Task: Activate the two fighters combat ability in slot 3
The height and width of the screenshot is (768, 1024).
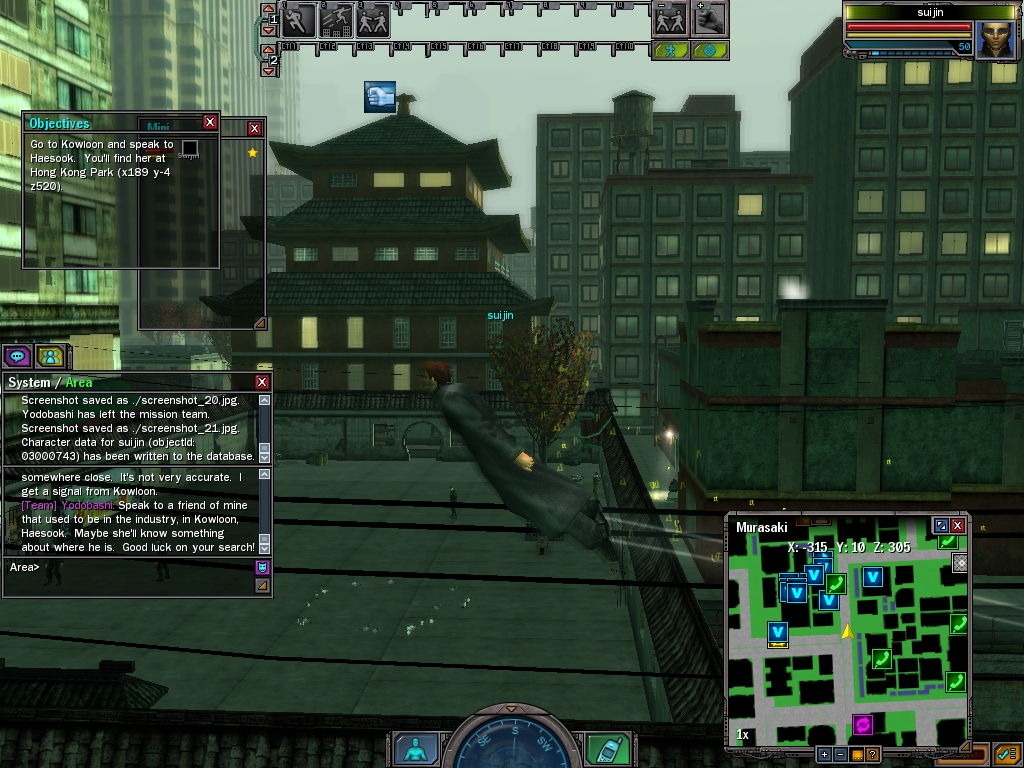Action: [x=372, y=19]
